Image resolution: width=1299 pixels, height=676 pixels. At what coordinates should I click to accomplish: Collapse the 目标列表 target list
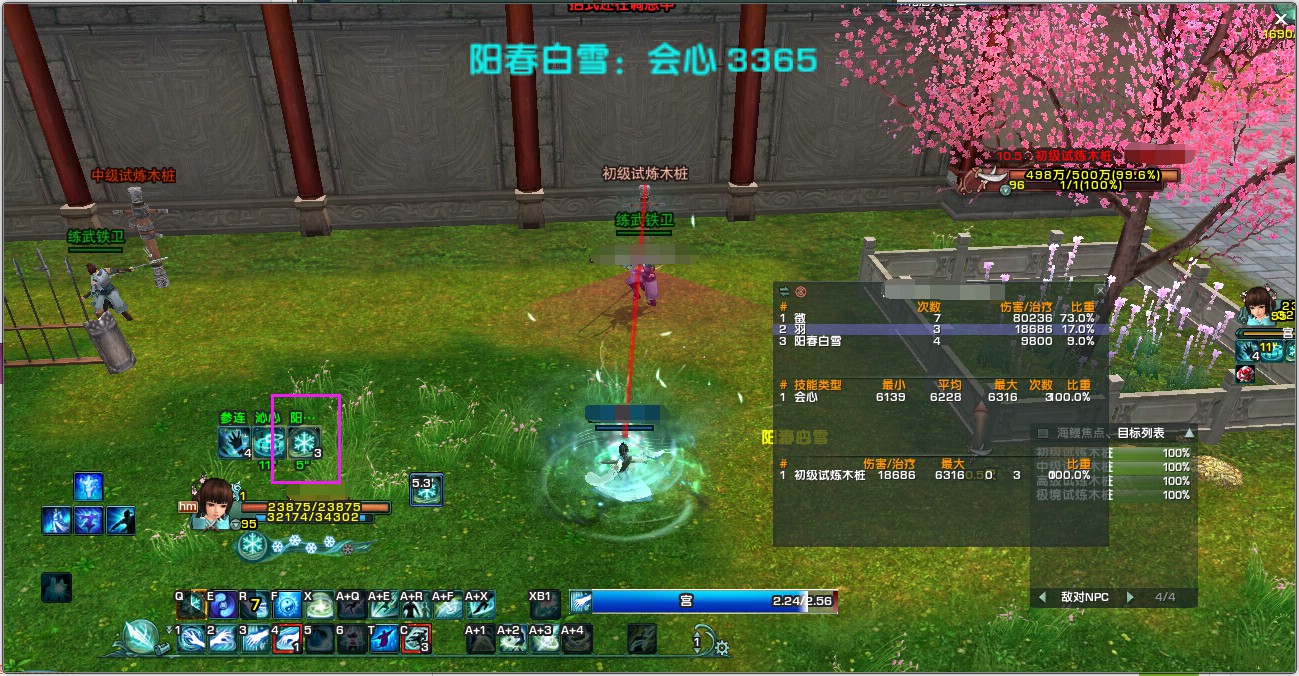1189,433
